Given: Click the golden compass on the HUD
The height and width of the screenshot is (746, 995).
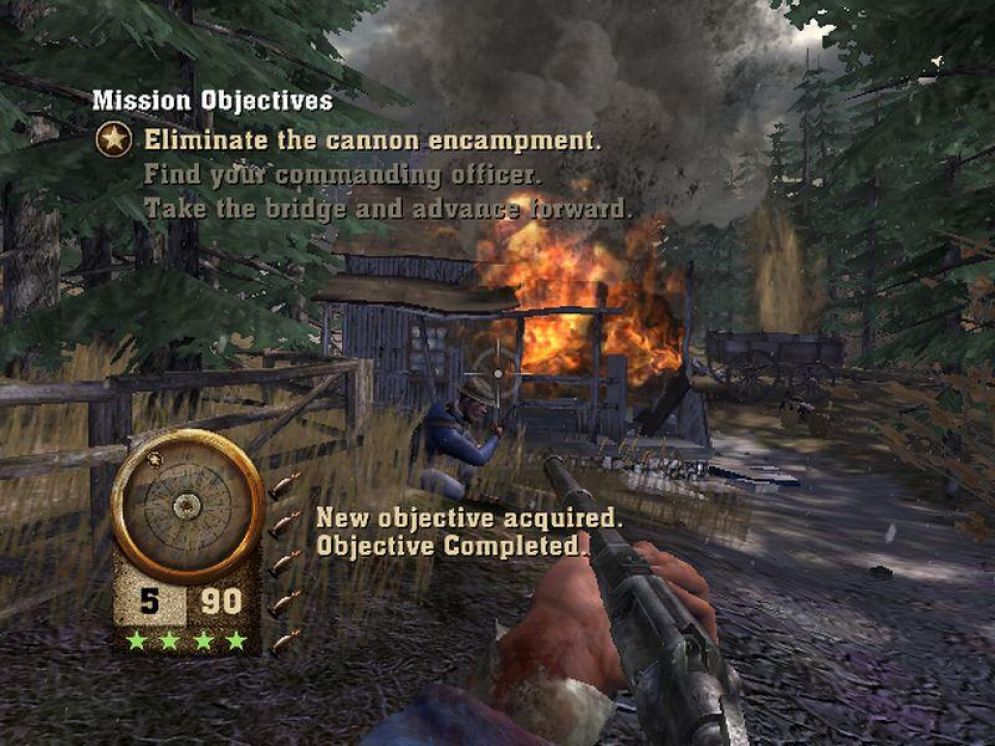Looking at the screenshot, I should point(187,506).
